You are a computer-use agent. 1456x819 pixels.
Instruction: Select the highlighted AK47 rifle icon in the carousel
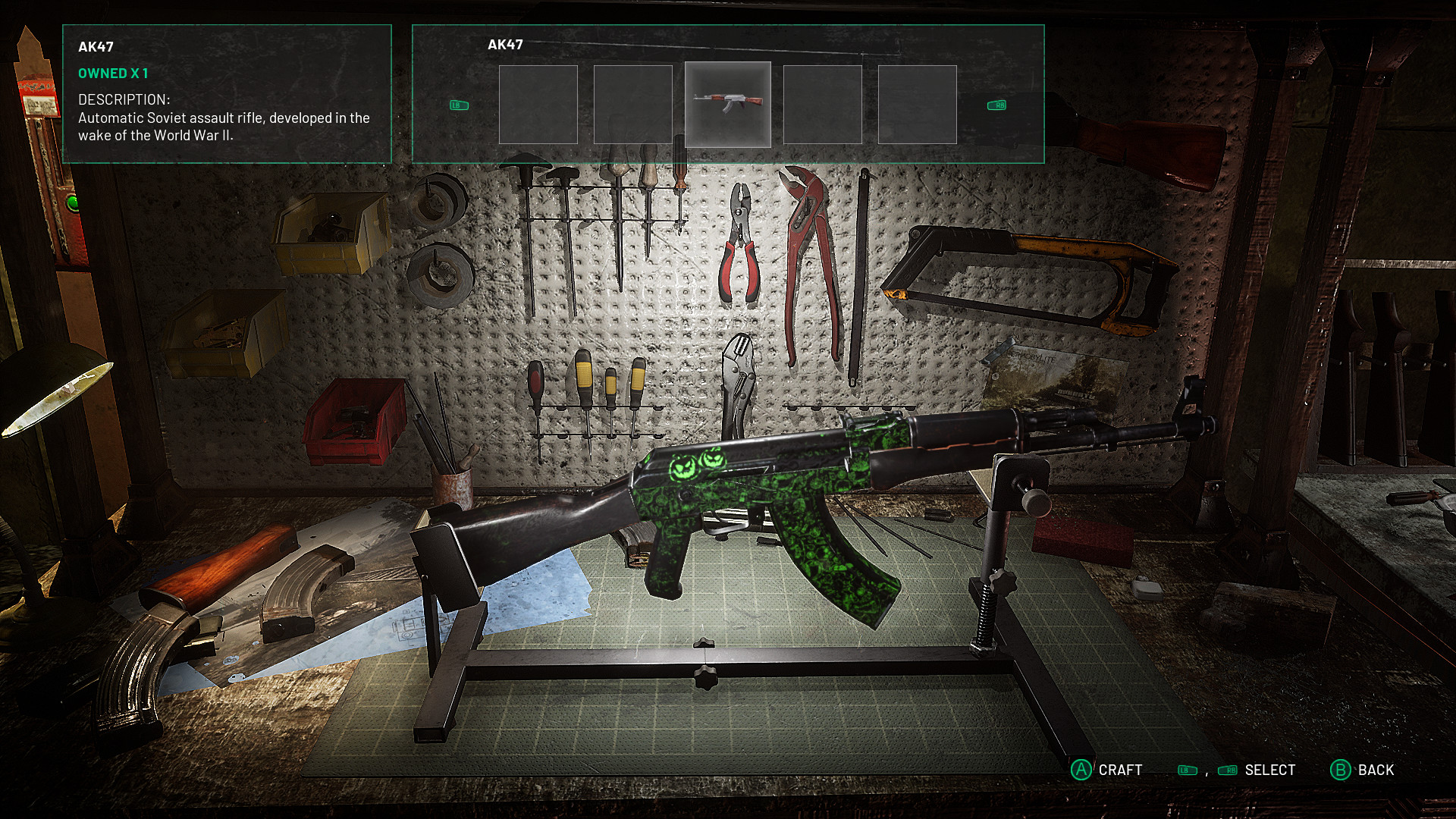tap(728, 104)
